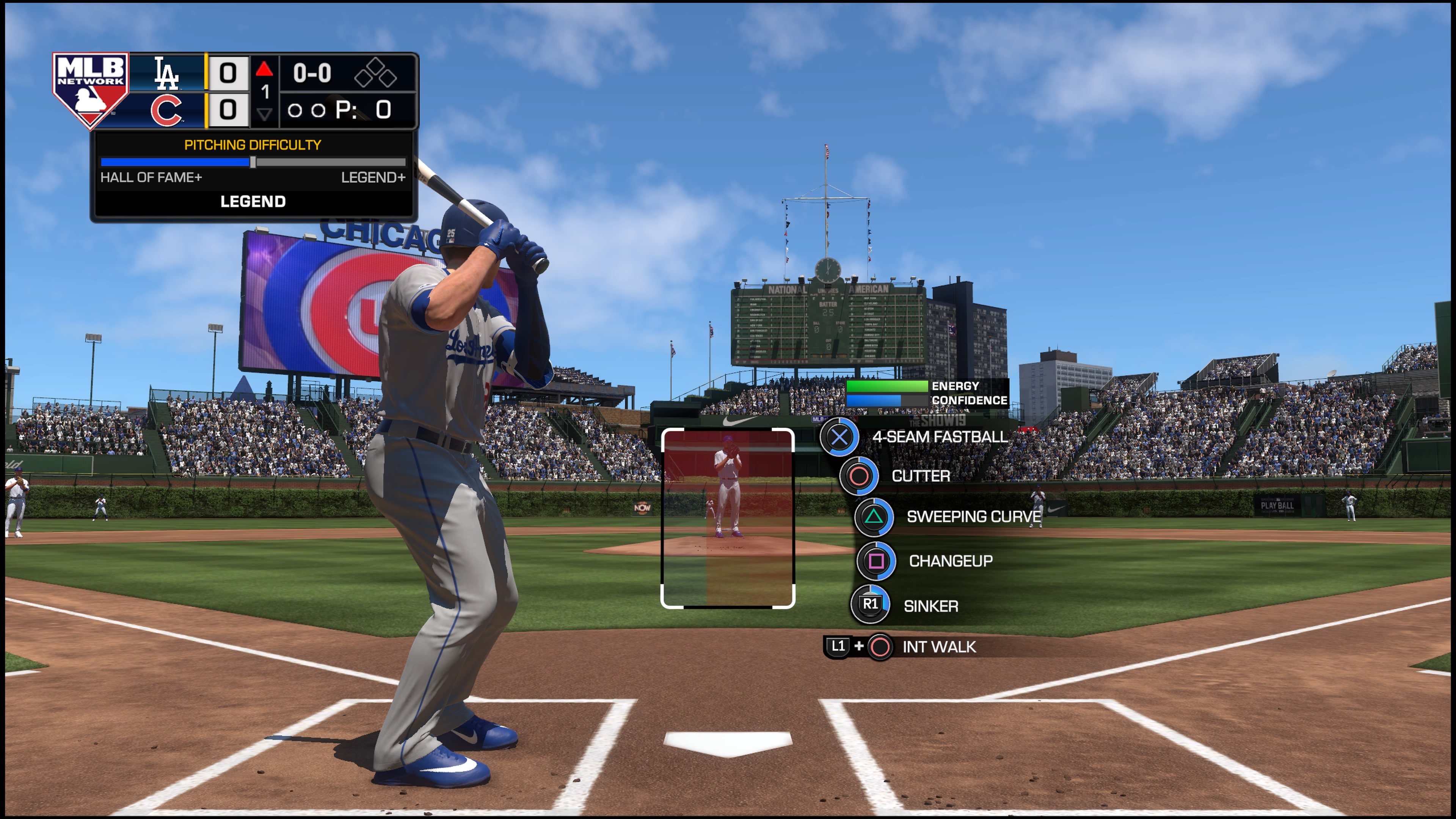Click inside the strike zone box
Image resolution: width=1456 pixels, height=819 pixels.
click(x=728, y=518)
